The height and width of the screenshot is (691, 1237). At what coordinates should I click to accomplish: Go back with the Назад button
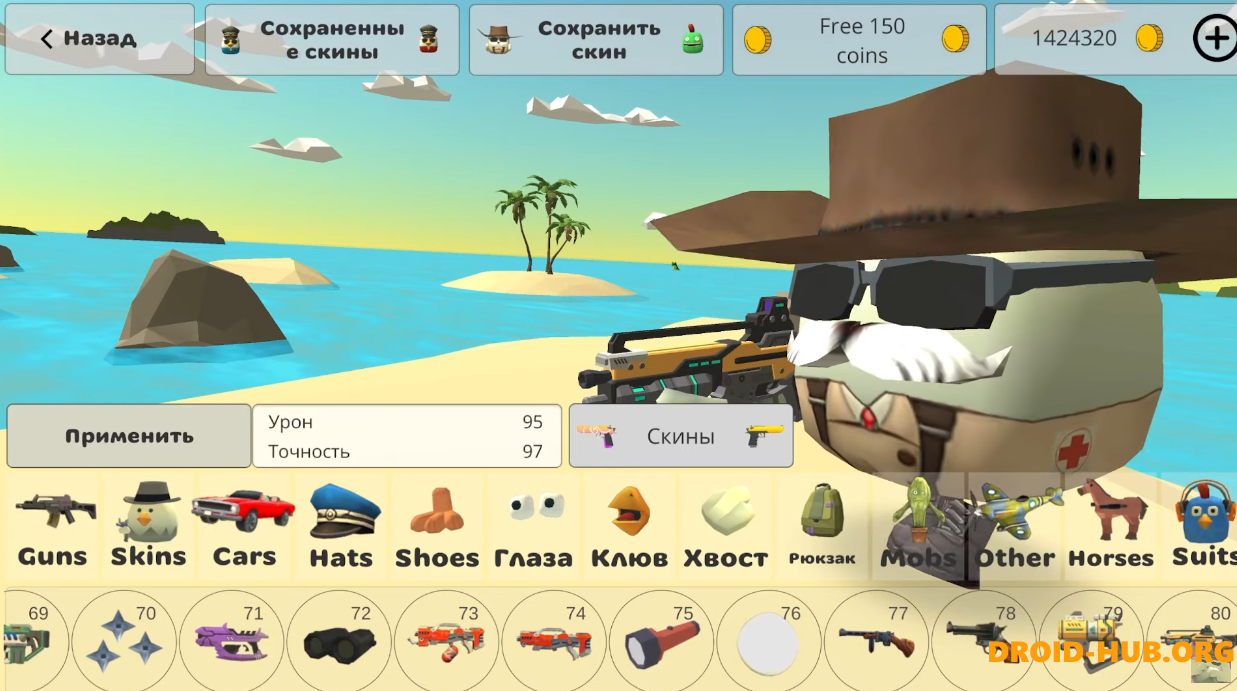tap(99, 39)
